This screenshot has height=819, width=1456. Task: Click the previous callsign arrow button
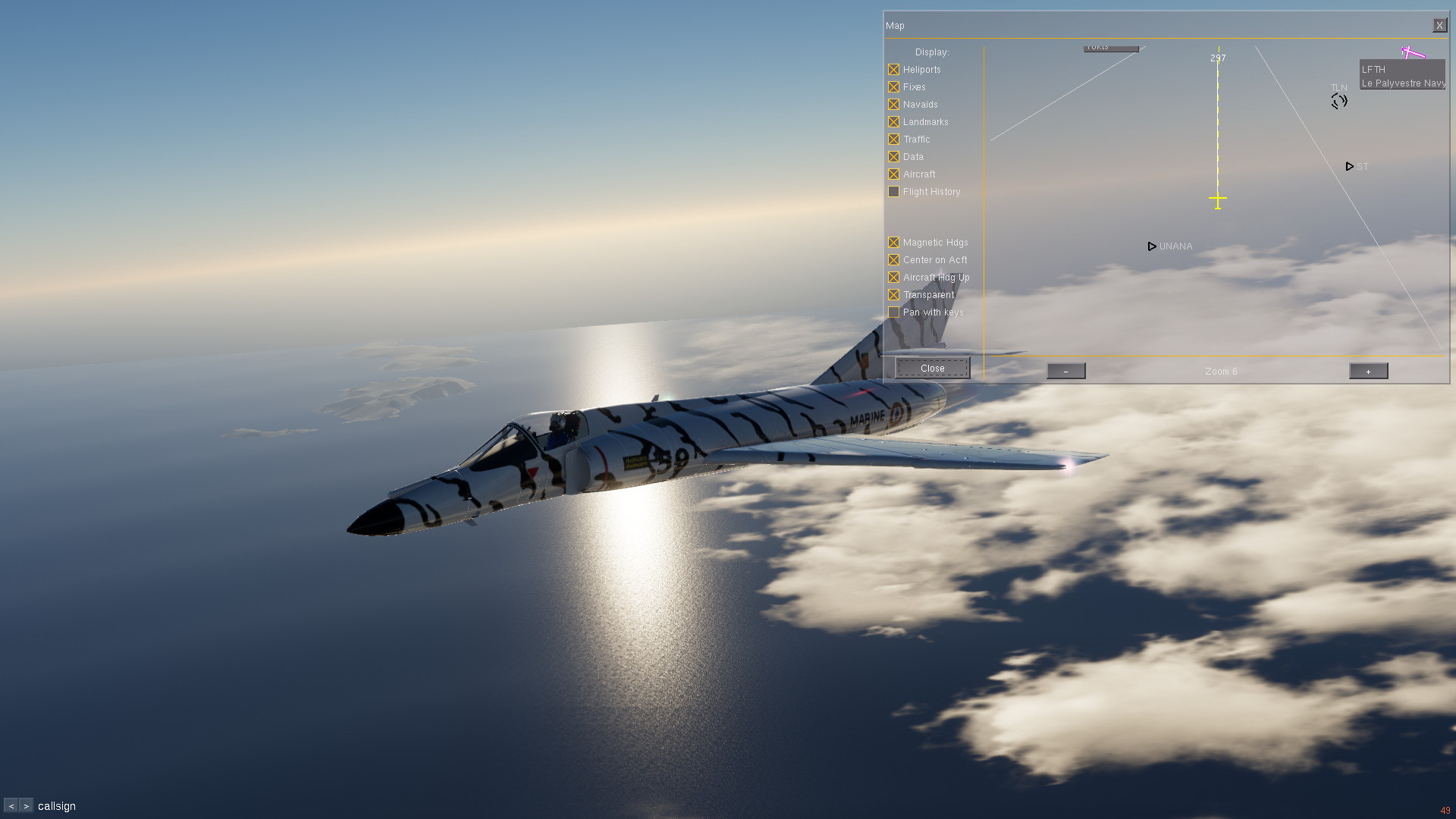coord(11,806)
